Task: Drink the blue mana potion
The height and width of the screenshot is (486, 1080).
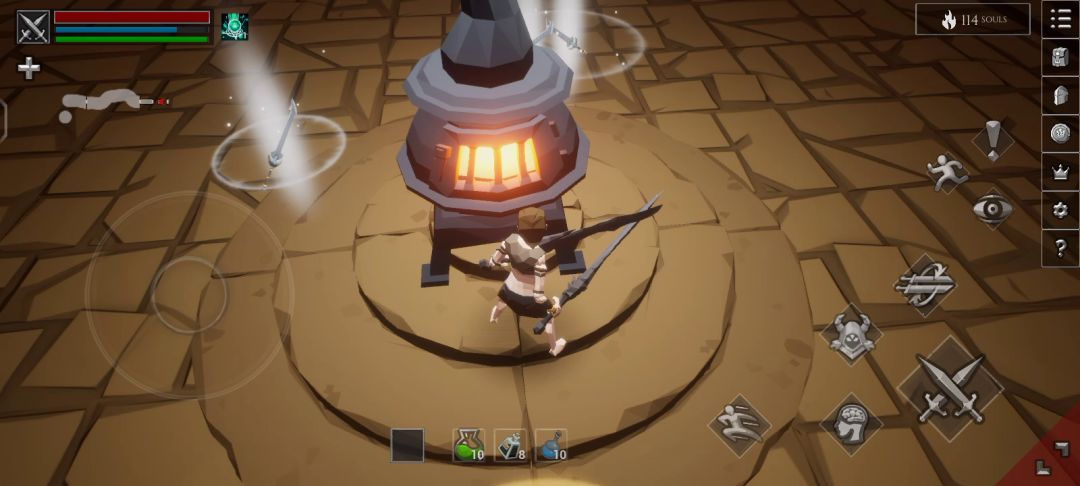Action: [x=551, y=445]
